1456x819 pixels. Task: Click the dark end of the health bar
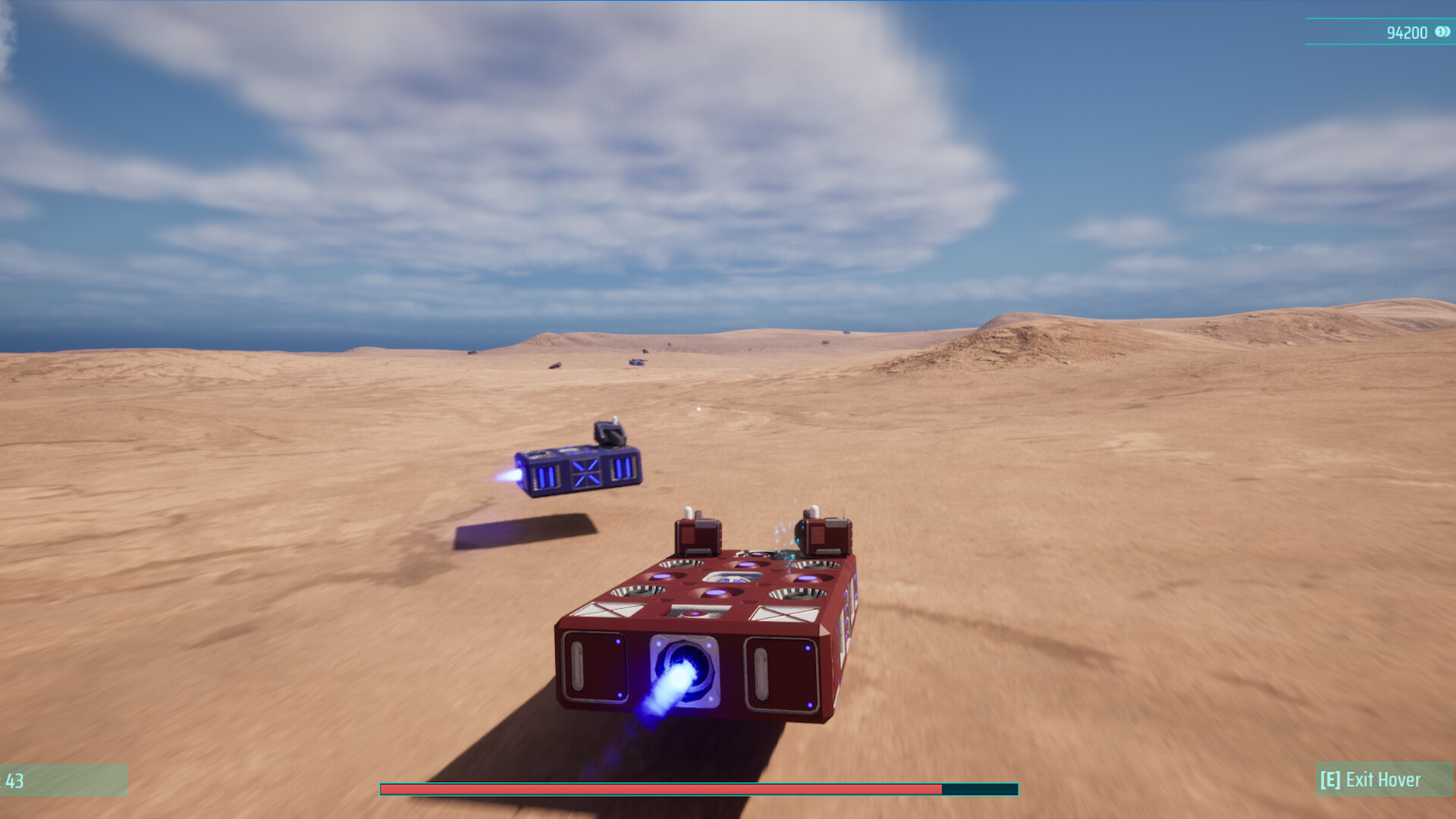[978, 789]
